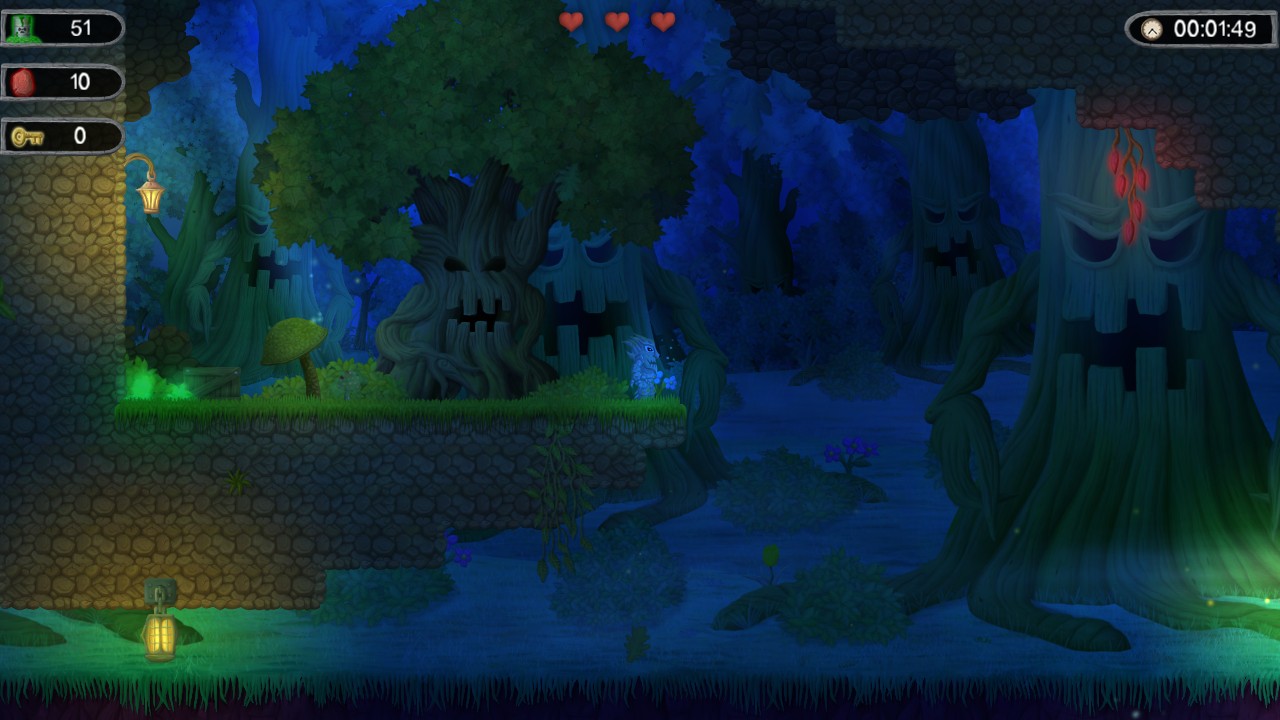Select the red berry collectible counter icon
The width and height of the screenshot is (1280, 720).
pyautogui.click(x=22, y=82)
